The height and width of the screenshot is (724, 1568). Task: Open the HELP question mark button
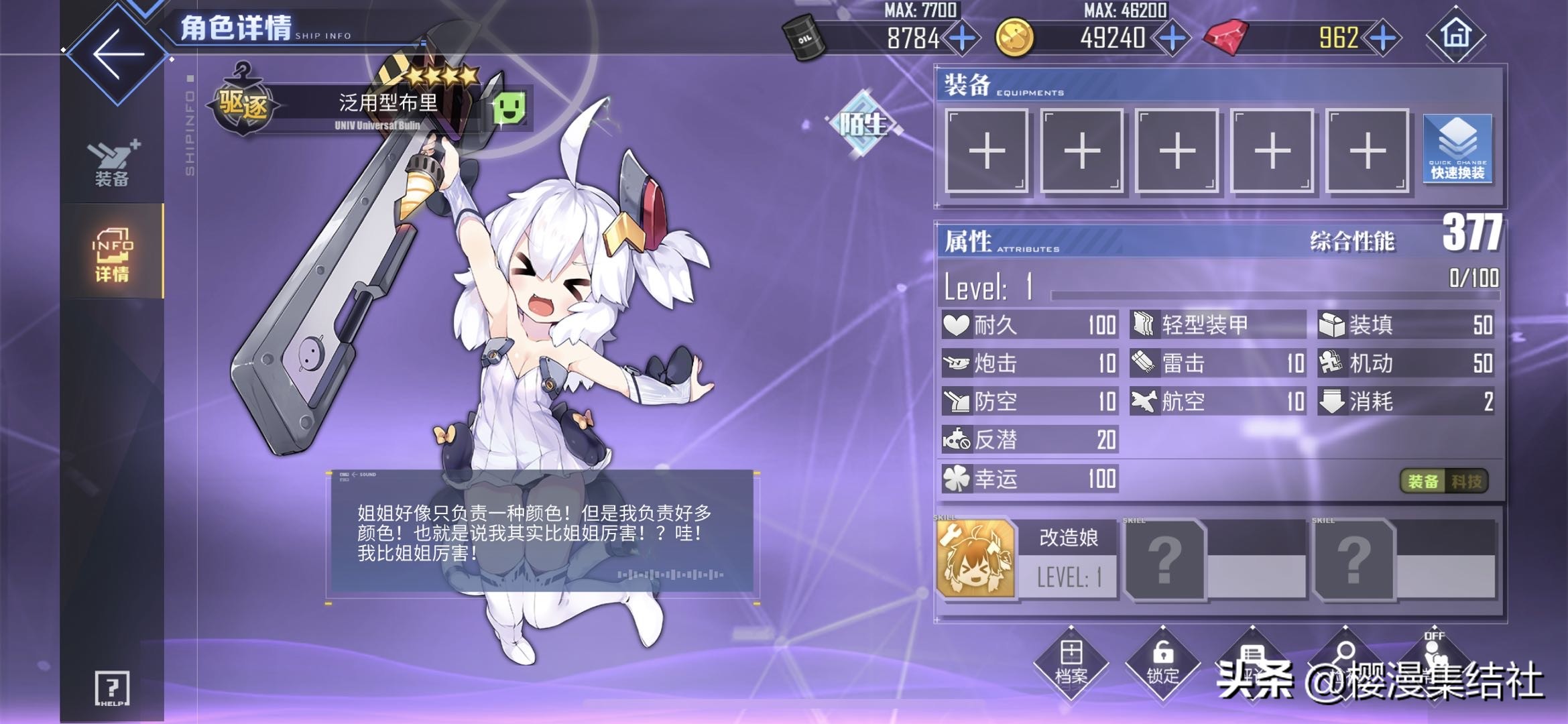[112, 688]
